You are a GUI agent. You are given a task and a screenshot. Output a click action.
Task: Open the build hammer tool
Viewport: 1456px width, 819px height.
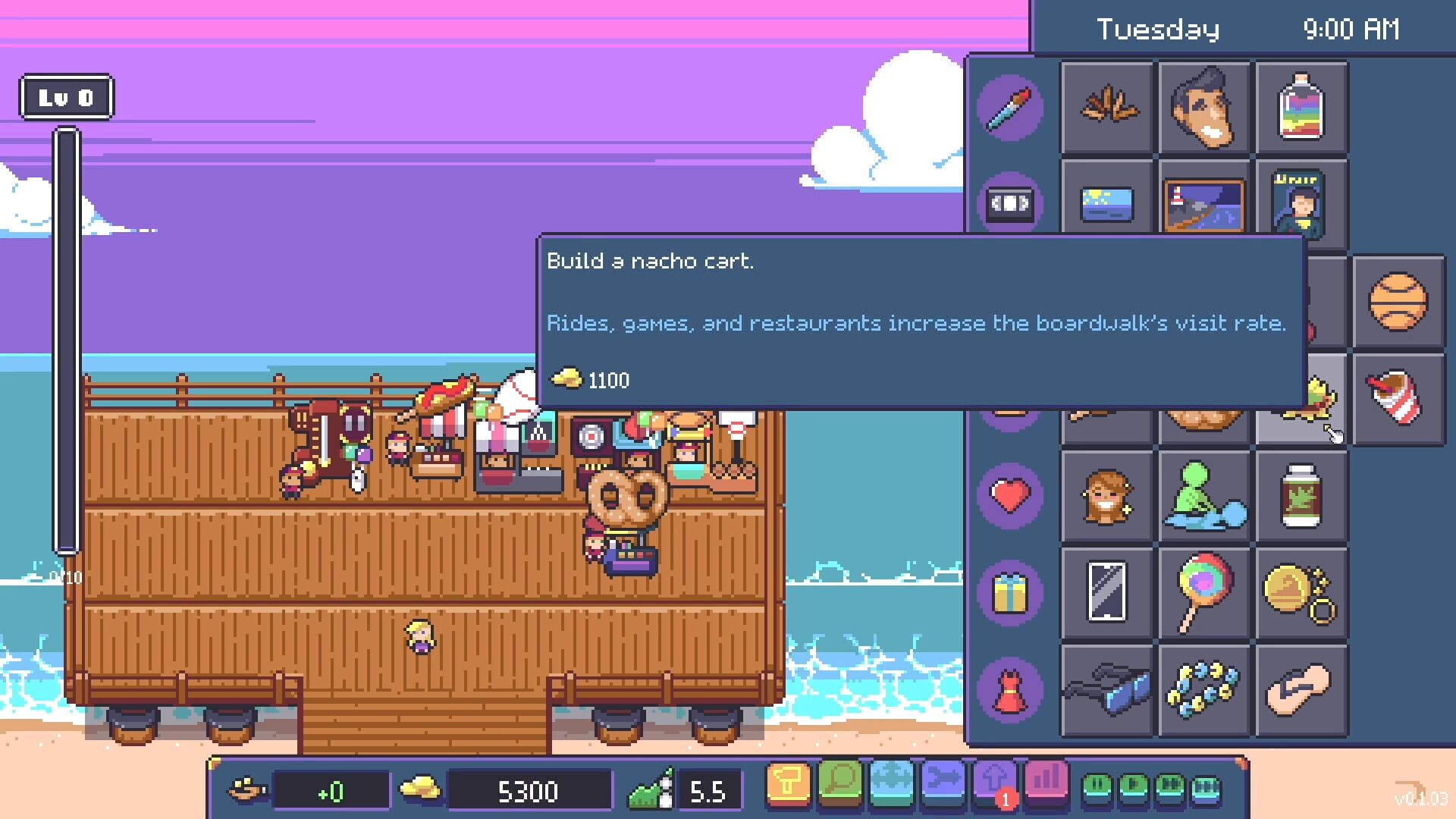click(x=789, y=789)
